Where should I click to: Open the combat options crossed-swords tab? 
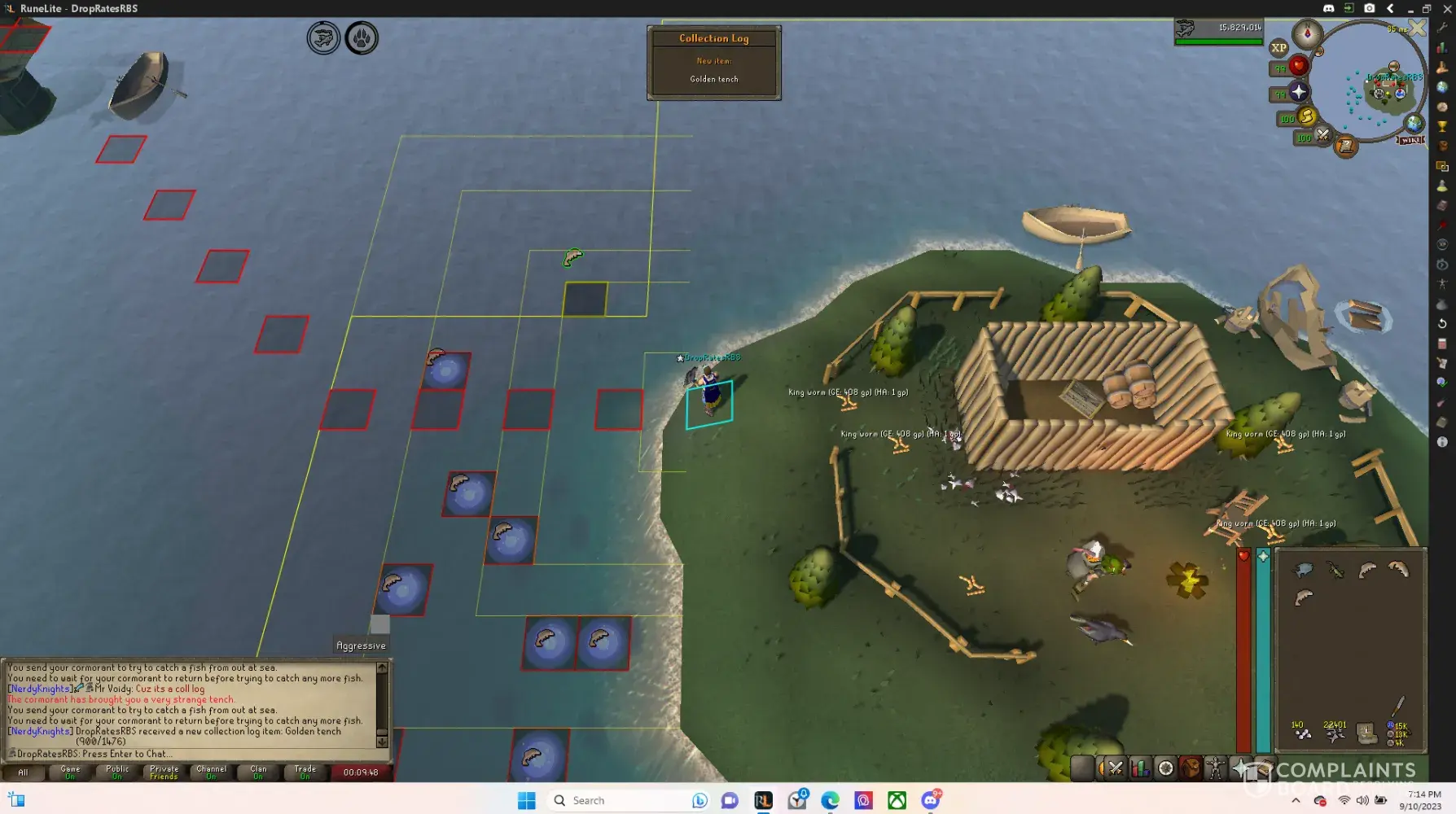(1116, 768)
